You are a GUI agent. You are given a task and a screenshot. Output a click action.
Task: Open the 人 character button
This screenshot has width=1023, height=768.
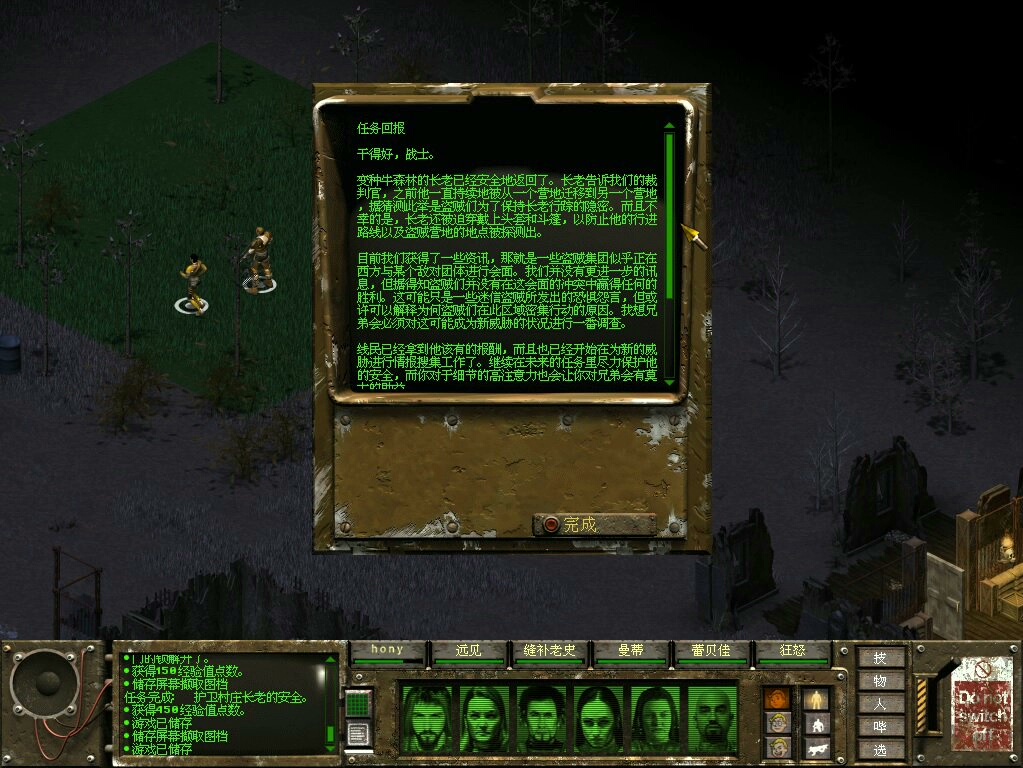coord(880,704)
